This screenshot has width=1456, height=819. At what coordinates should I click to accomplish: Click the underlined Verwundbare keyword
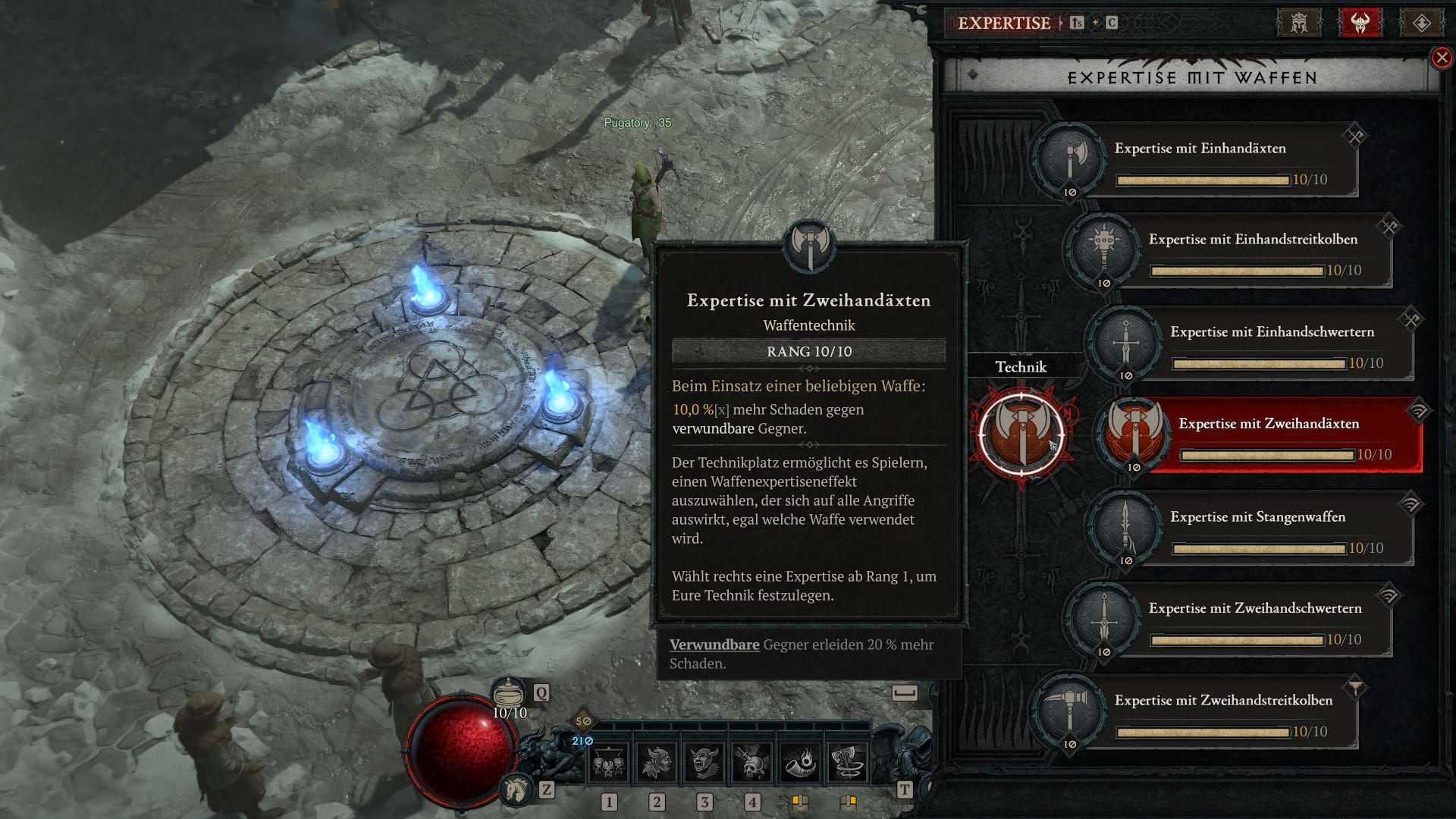coord(714,645)
